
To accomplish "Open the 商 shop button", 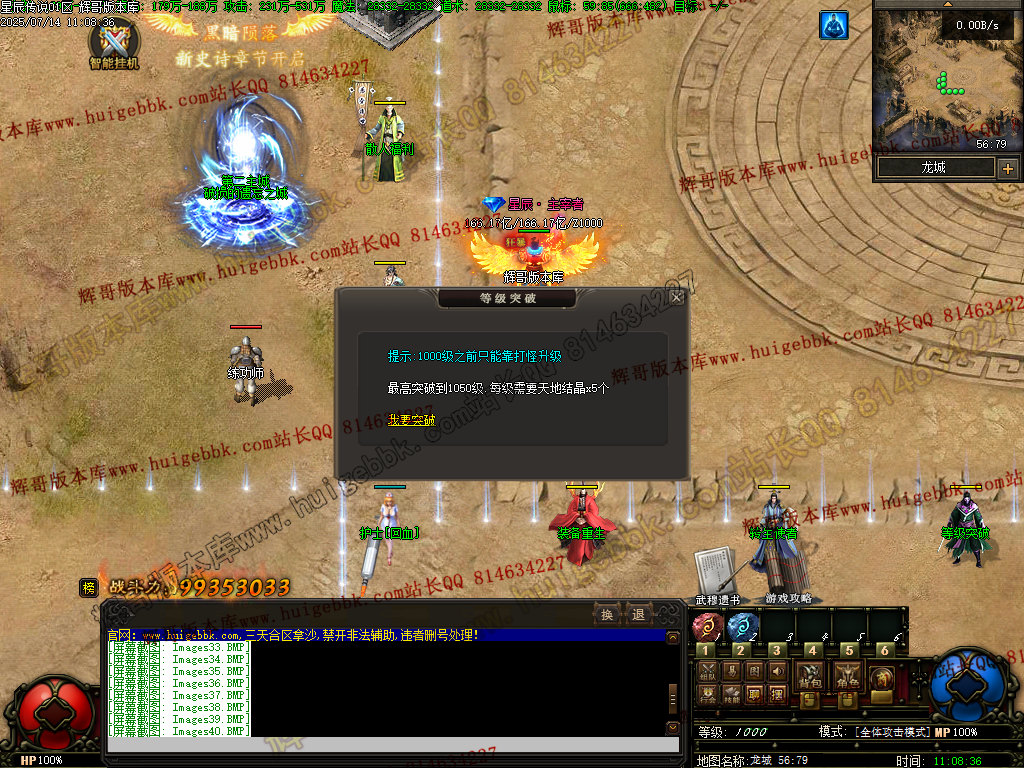I will click(883, 678).
